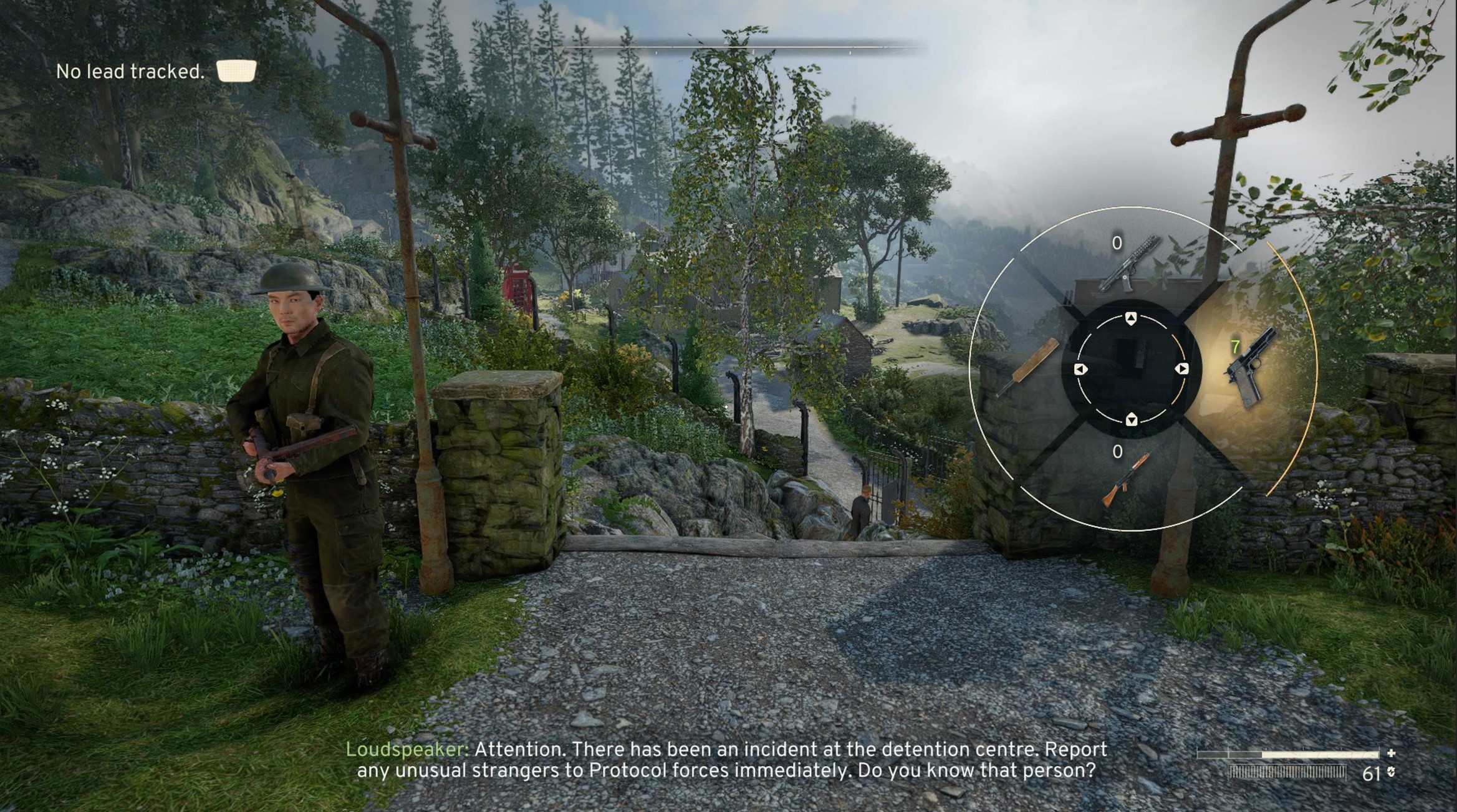
Task: Select the pistol in the weapon wheel
Action: coord(1250,368)
